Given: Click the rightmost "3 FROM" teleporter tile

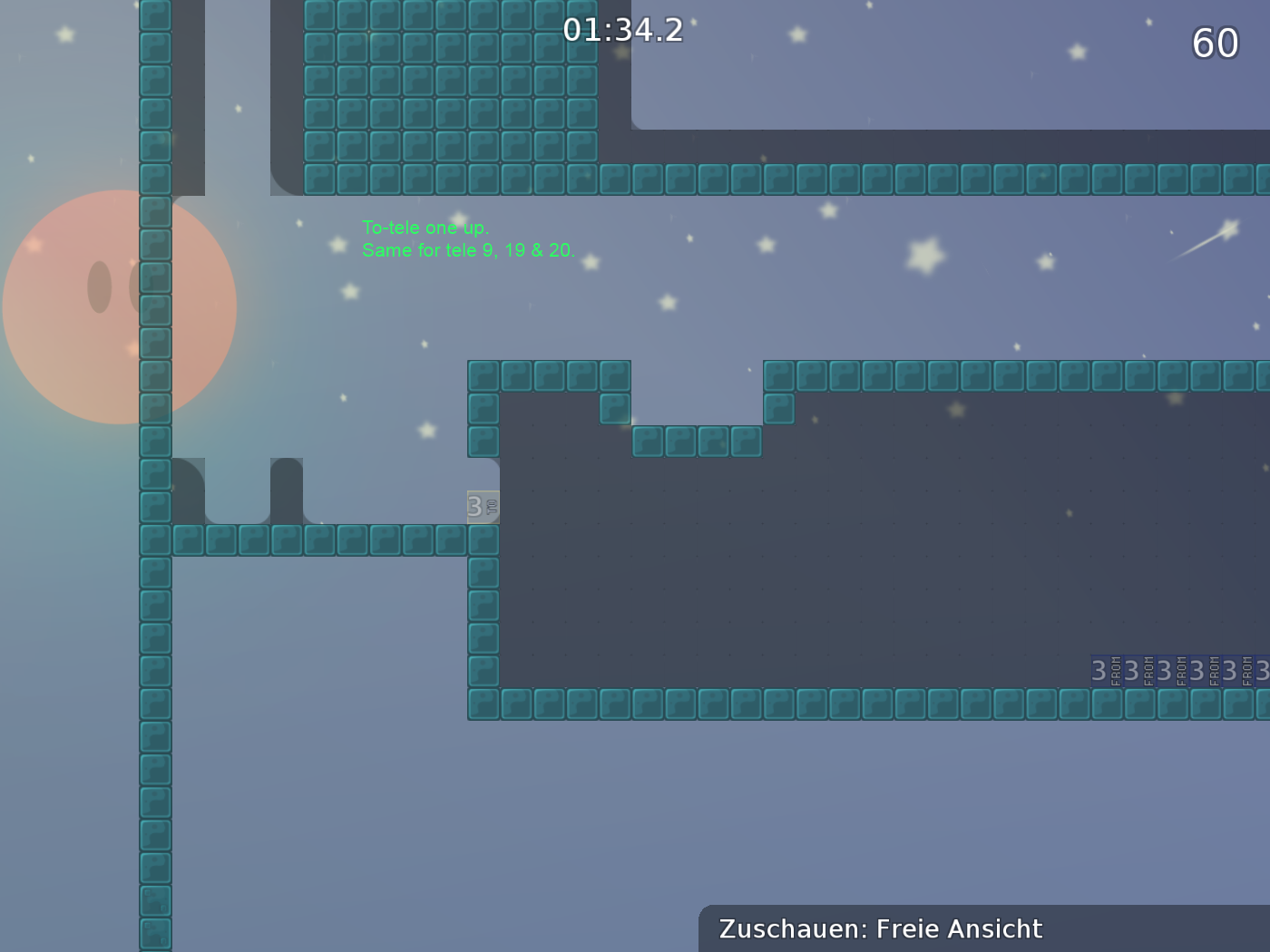Looking at the screenshot, I should click(1264, 671).
